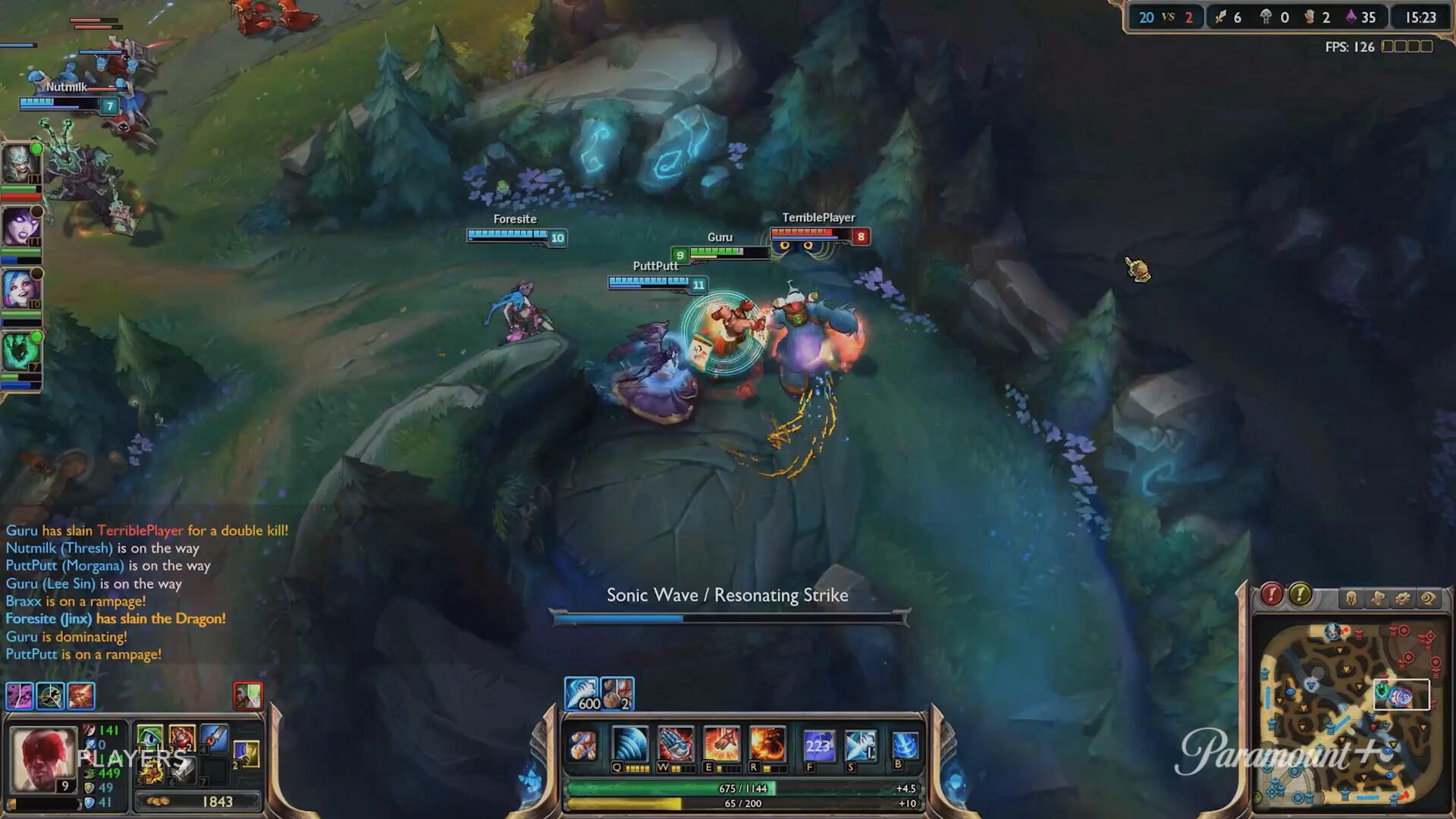Image resolution: width=1456 pixels, height=819 pixels.
Task: Use the yellow trinket item slot
Action: point(246,754)
